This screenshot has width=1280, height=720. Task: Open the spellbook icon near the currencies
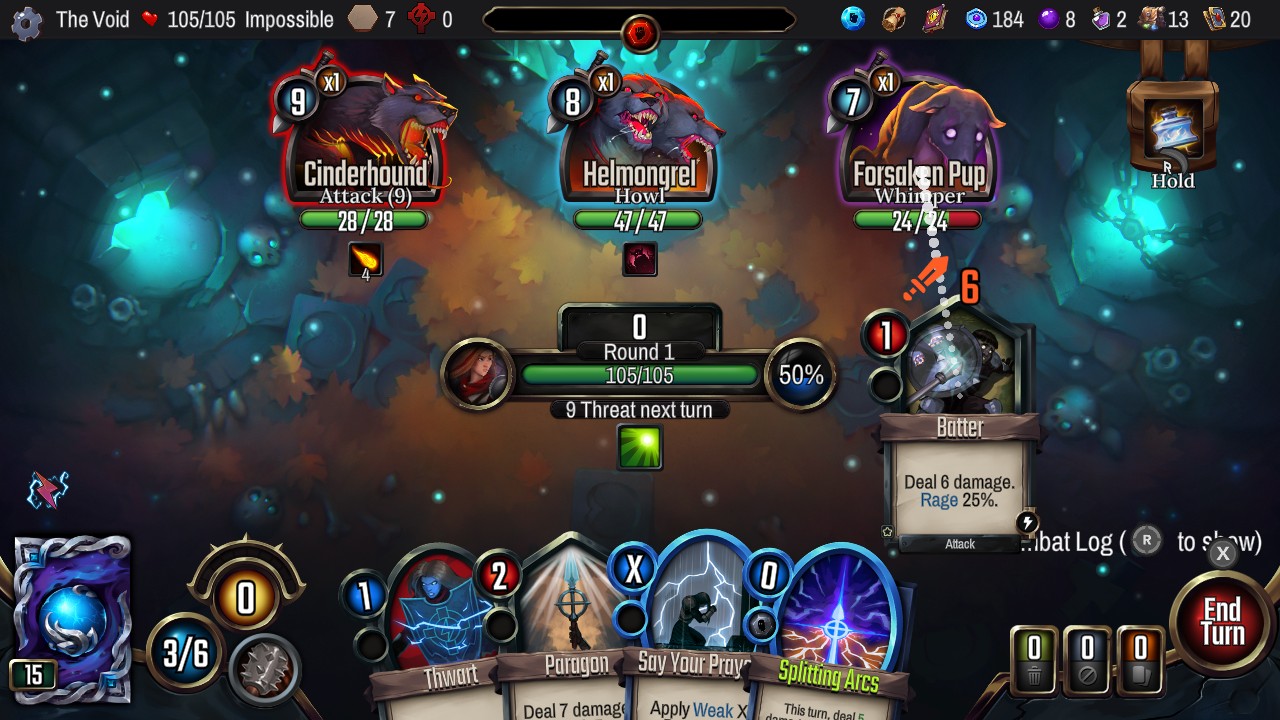(x=935, y=17)
